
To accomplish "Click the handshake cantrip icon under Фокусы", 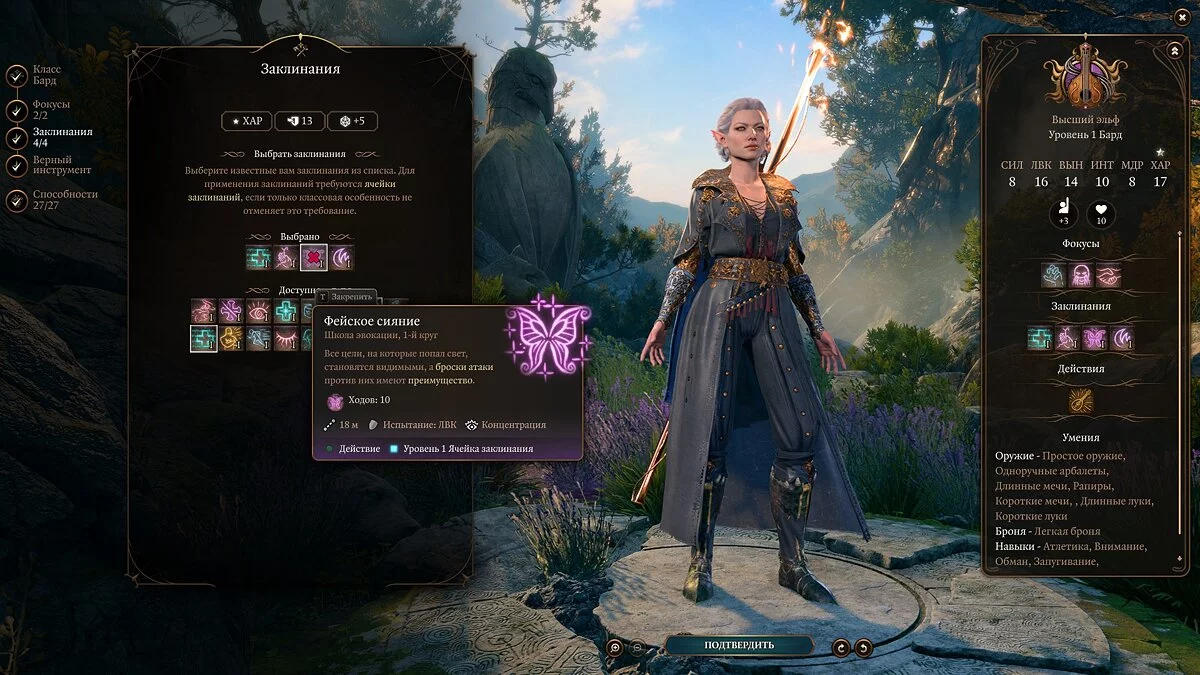I will pos(1108,275).
